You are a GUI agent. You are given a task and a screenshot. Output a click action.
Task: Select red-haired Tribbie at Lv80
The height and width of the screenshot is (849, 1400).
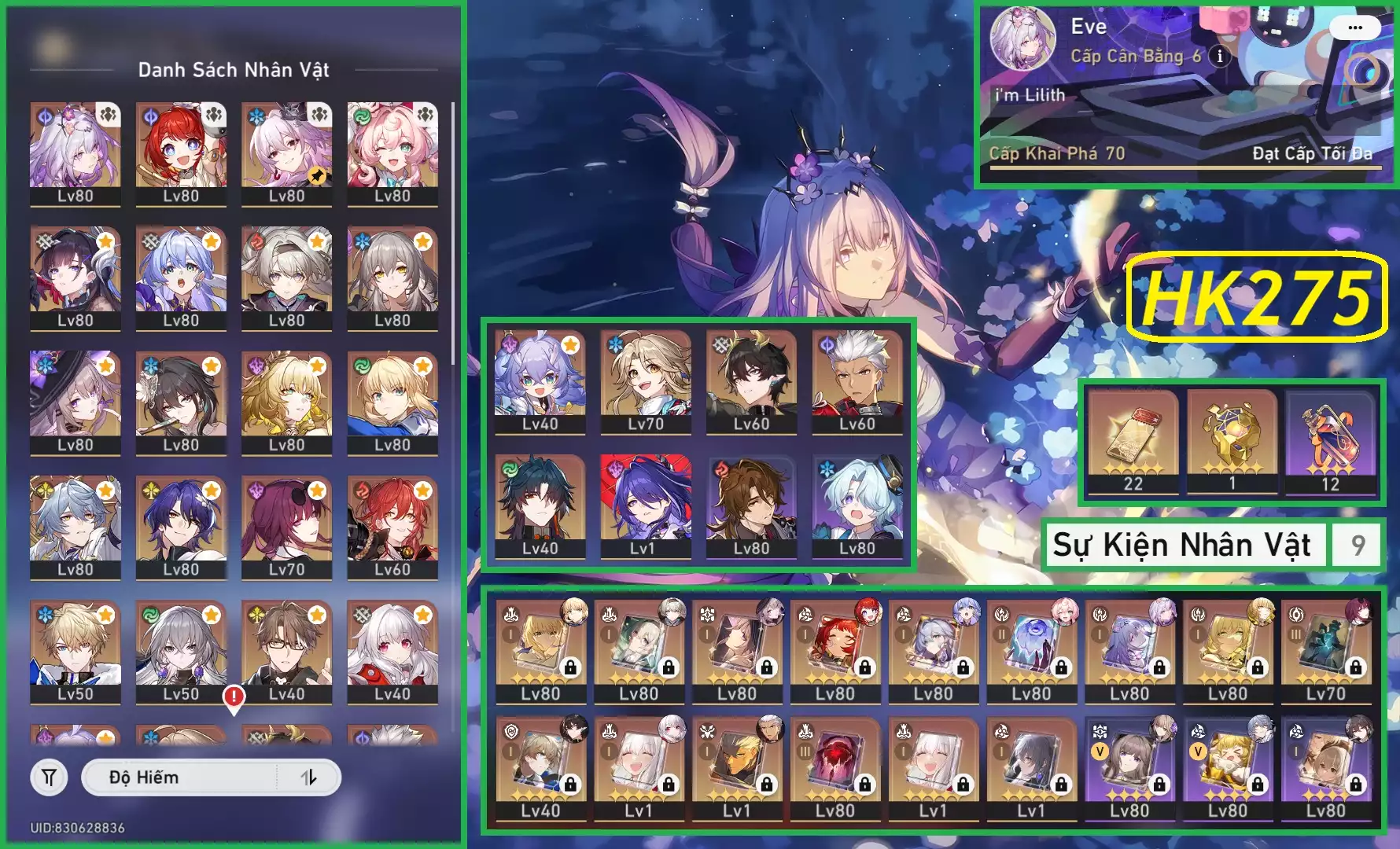coord(181,152)
